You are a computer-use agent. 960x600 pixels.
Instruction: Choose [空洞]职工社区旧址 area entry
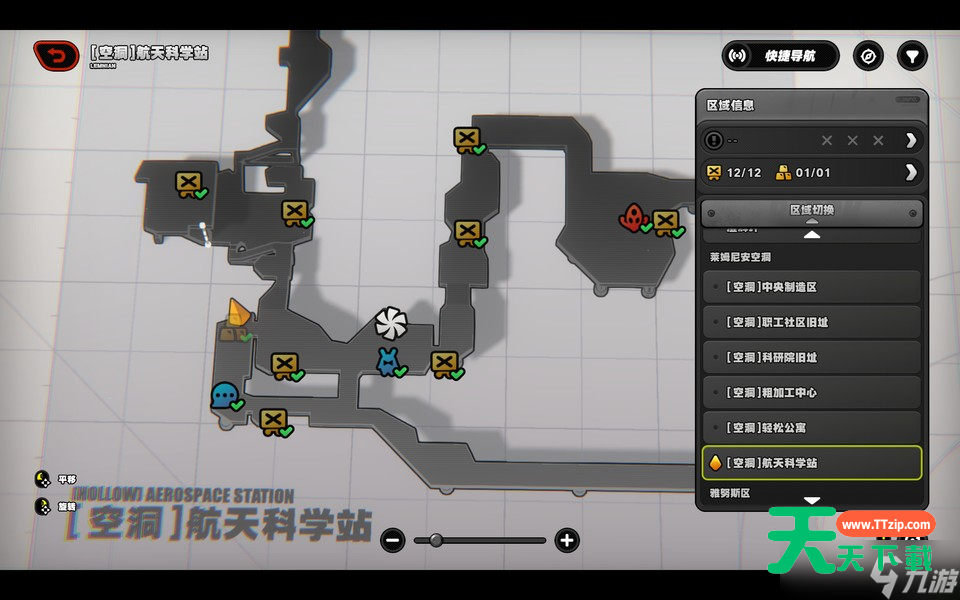pos(811,322)
